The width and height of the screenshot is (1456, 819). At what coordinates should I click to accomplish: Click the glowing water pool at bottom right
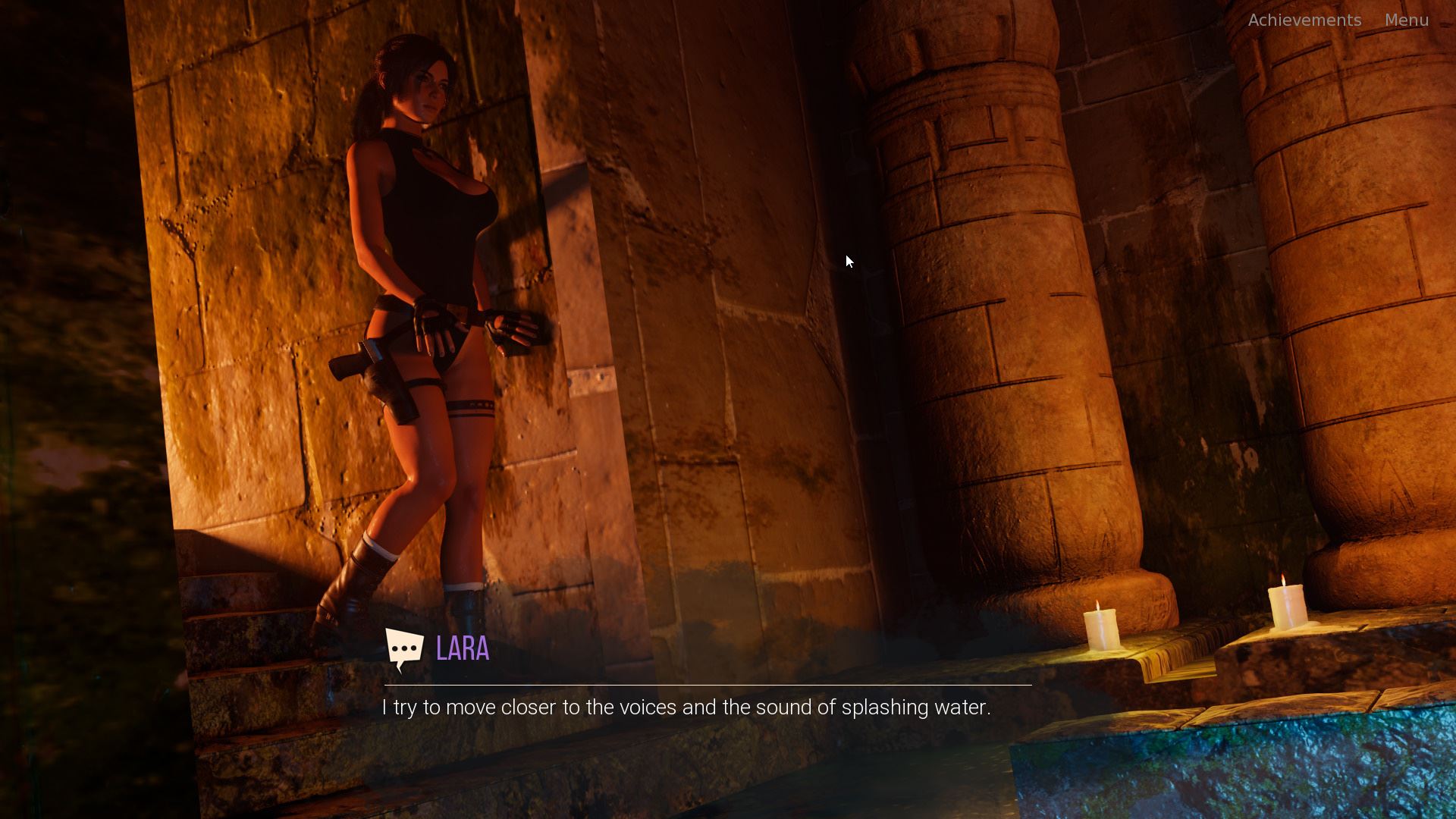coord(1289,781)
